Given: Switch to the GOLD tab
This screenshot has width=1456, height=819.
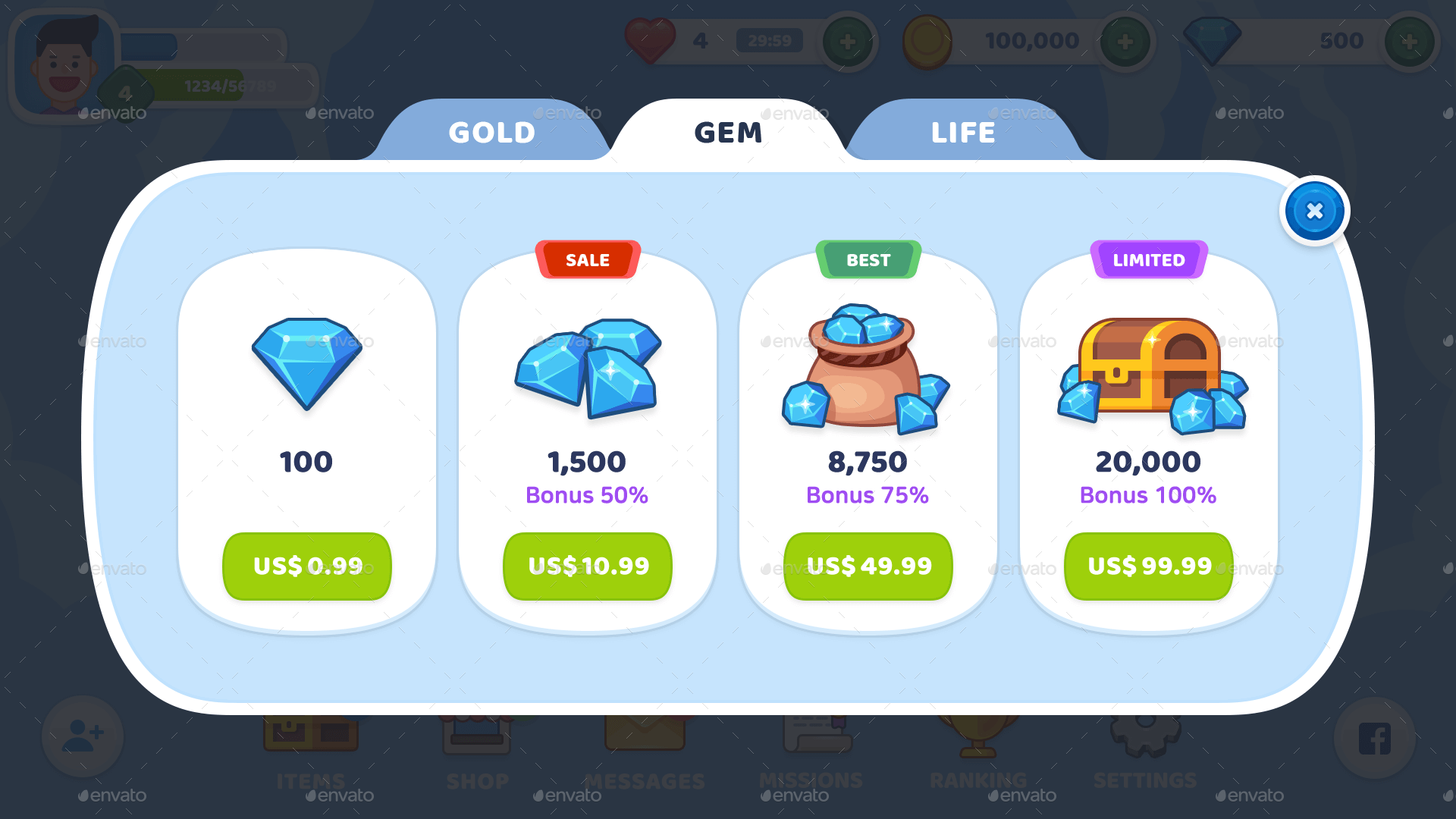Looking at the screenshot, I should 491,131.
